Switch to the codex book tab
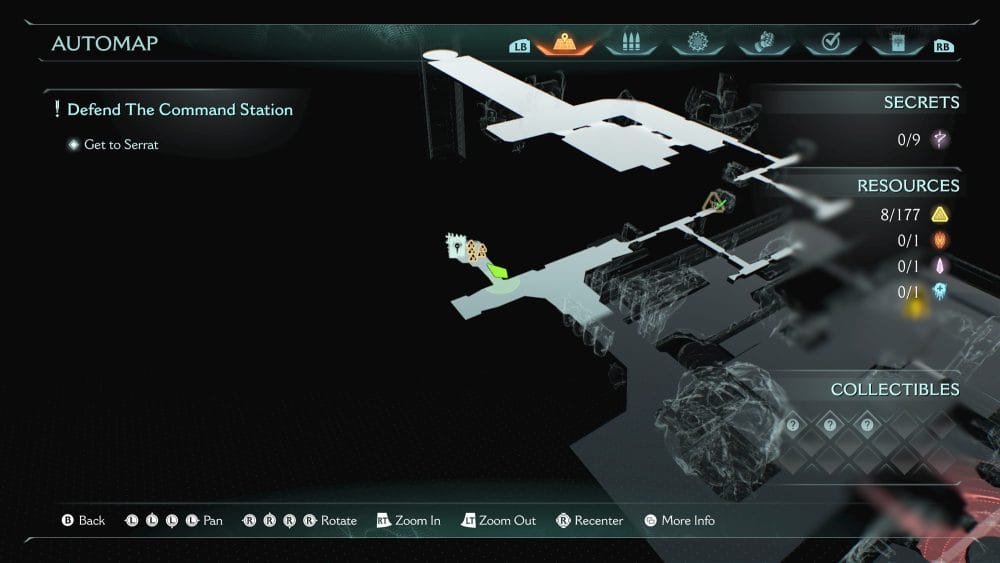Viewport: 1000px width, 563px height. tap(895, 43)
